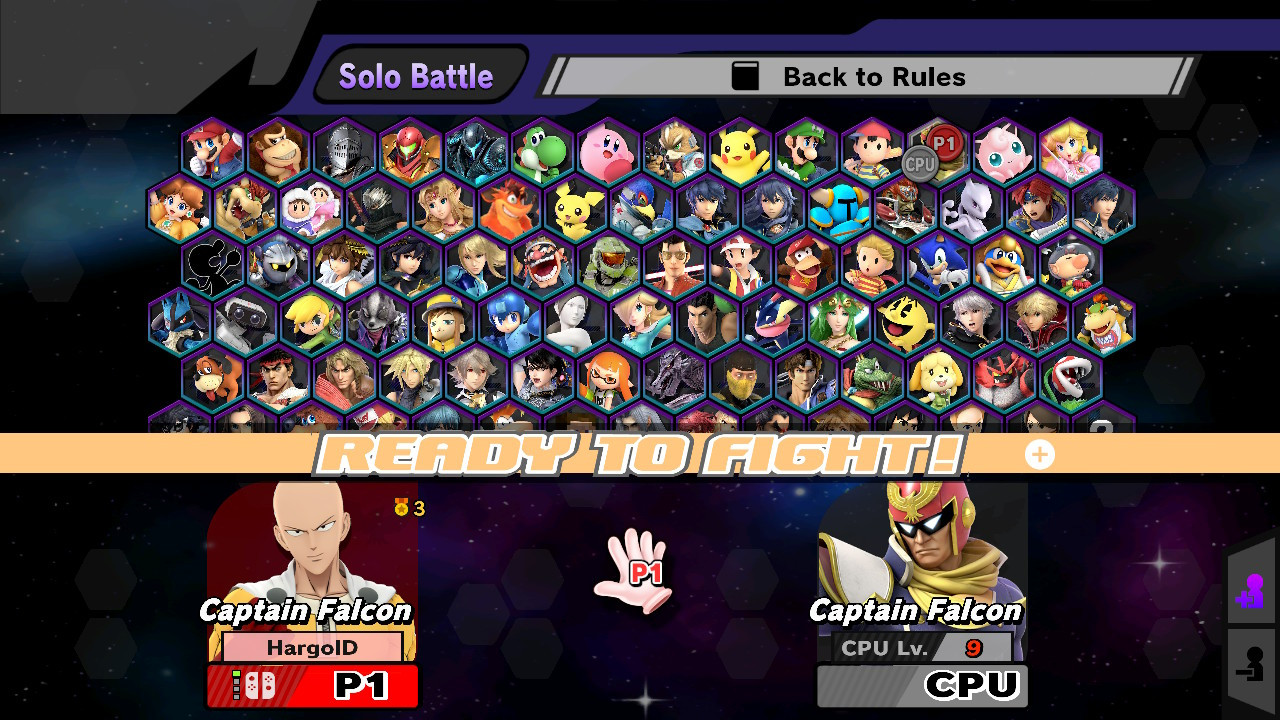This screenshot has width=1280, height=720.
Task: Click the Solo Battle label
Action: click(x=417, y=74)
